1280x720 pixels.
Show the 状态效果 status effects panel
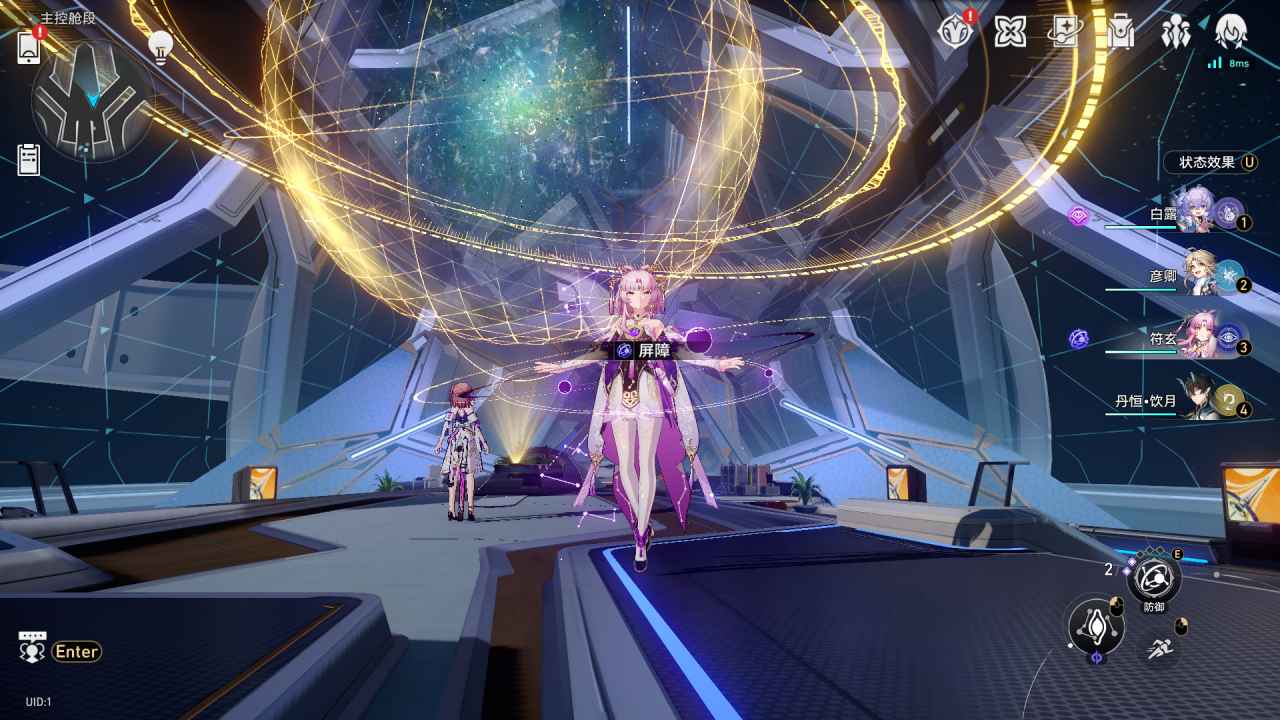(x=1210, y=162)
